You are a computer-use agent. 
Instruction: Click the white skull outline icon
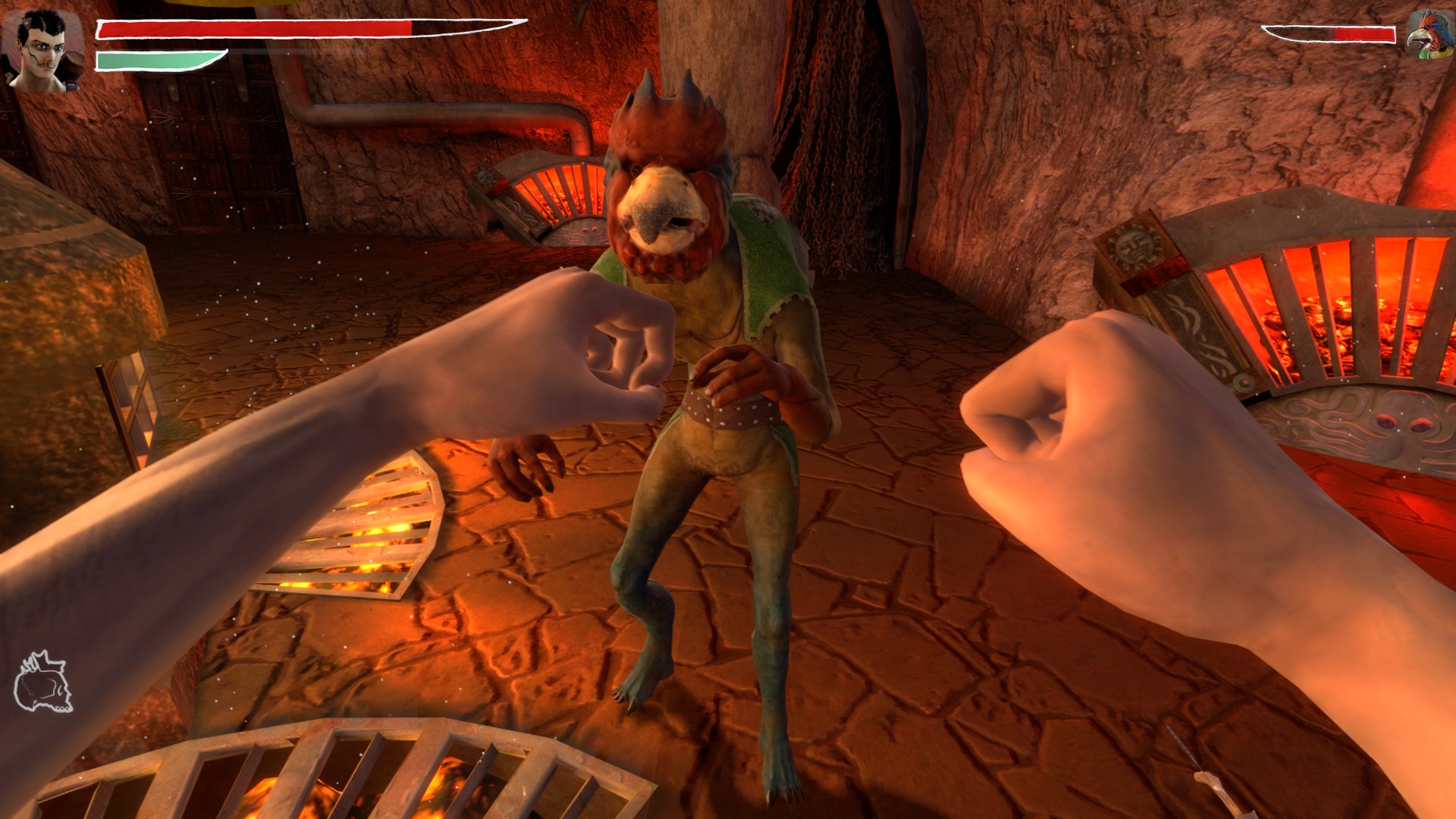[x=43, y=682]
